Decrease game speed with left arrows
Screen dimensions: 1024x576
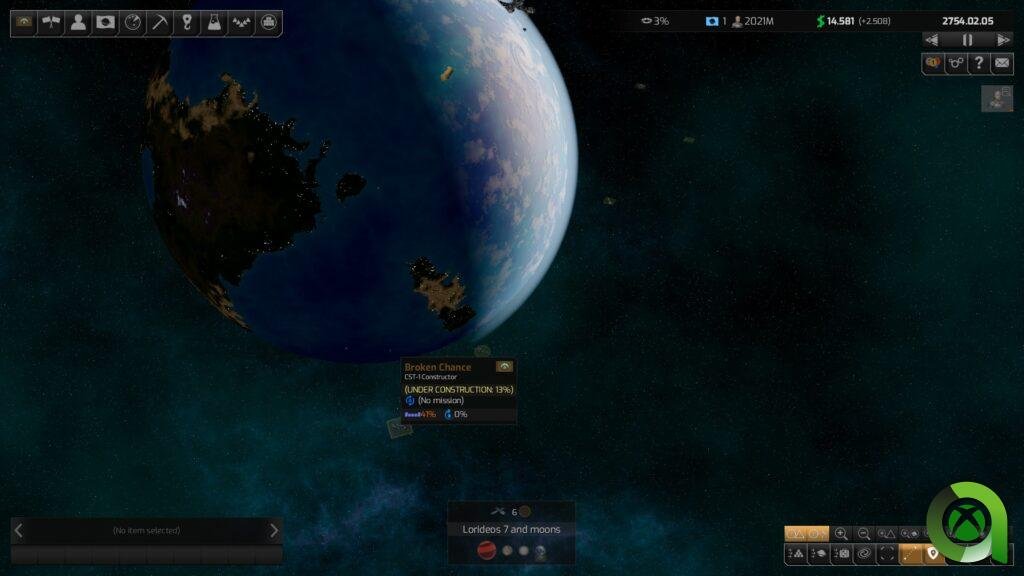tap(932, 40)
